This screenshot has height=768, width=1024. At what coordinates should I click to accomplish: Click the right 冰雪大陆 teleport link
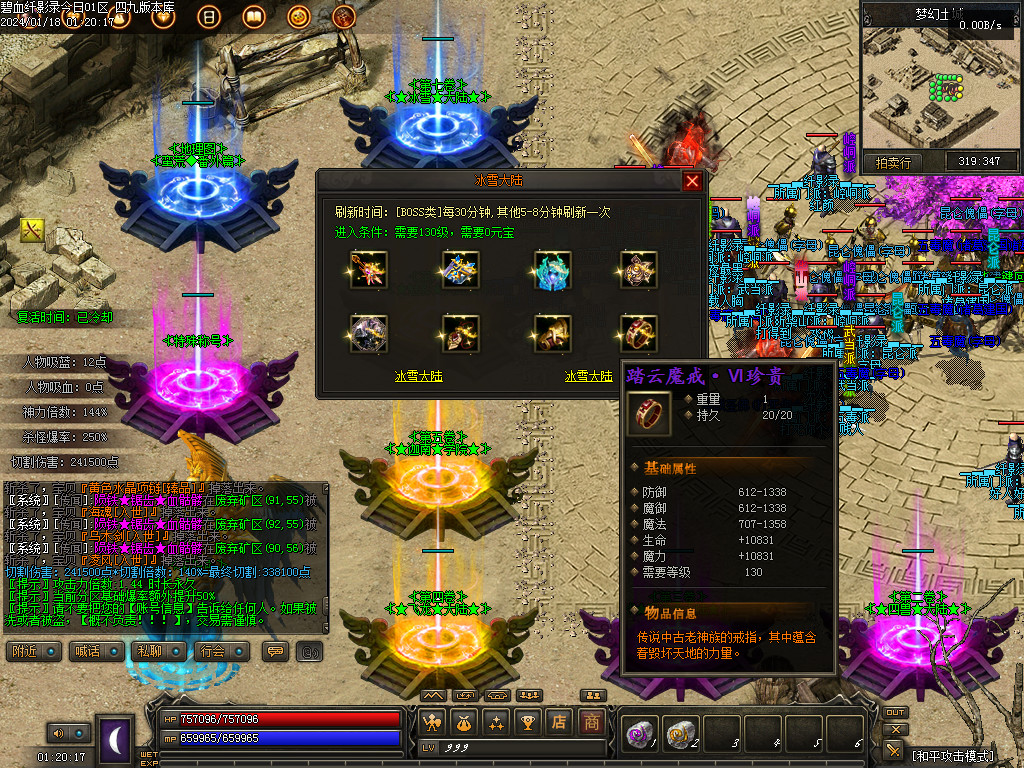pos(589,377)
